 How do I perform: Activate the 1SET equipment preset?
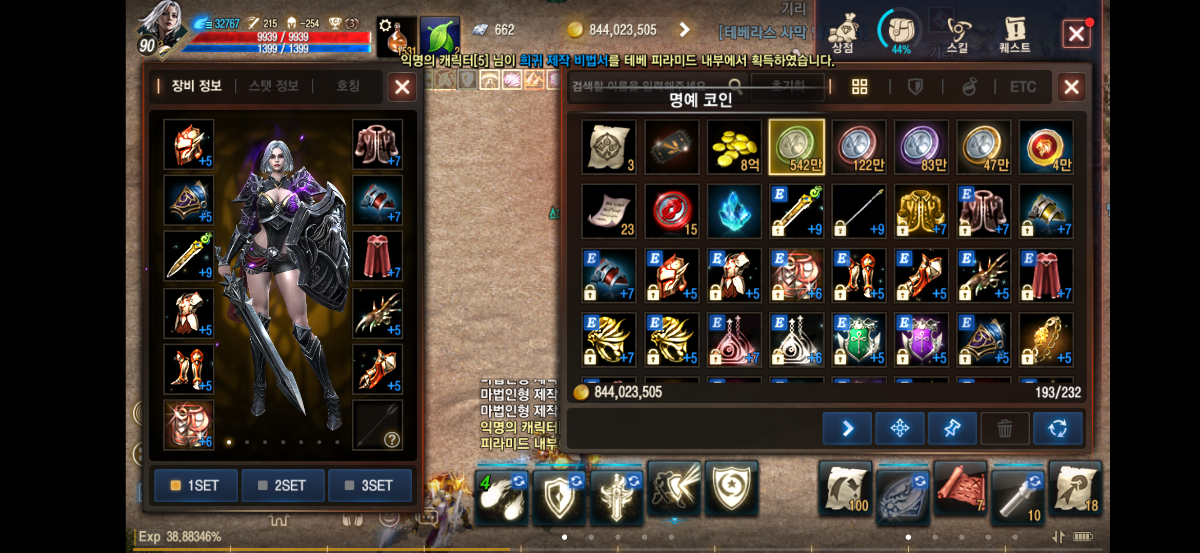tap(196, 485)
